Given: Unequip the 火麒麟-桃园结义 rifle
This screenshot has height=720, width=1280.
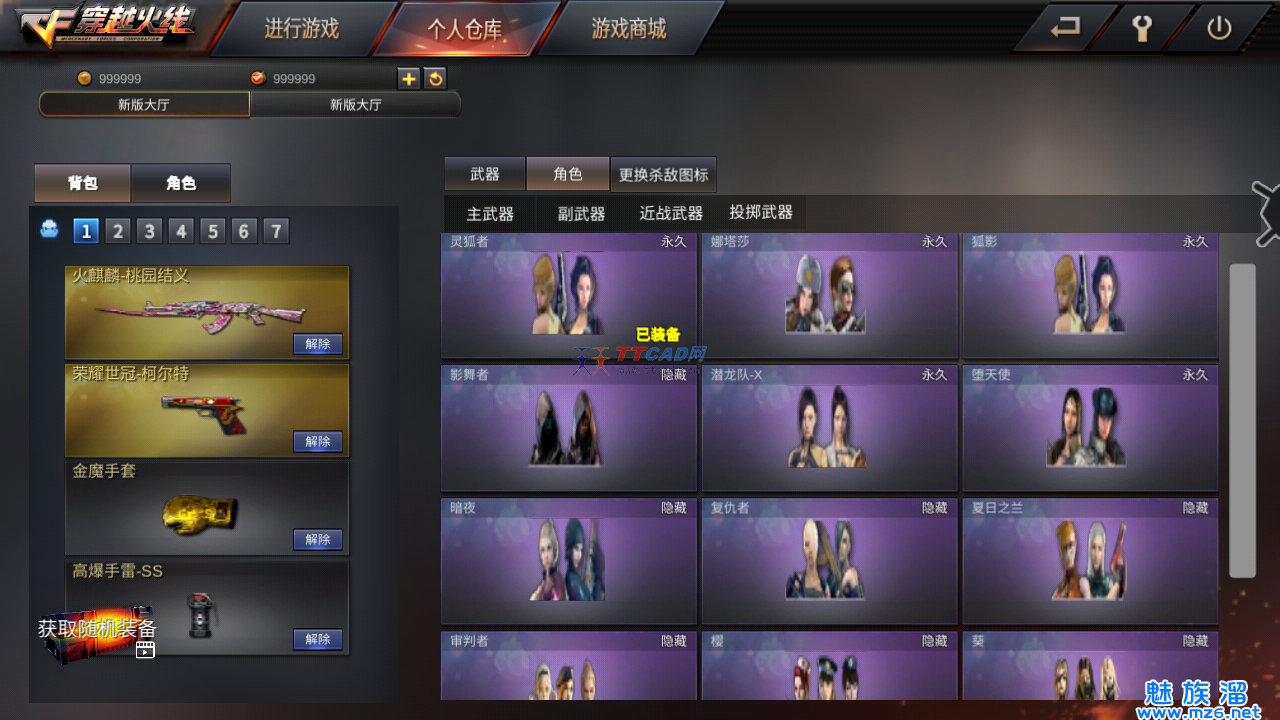Looking at the screenshot, I should point(318,344).
